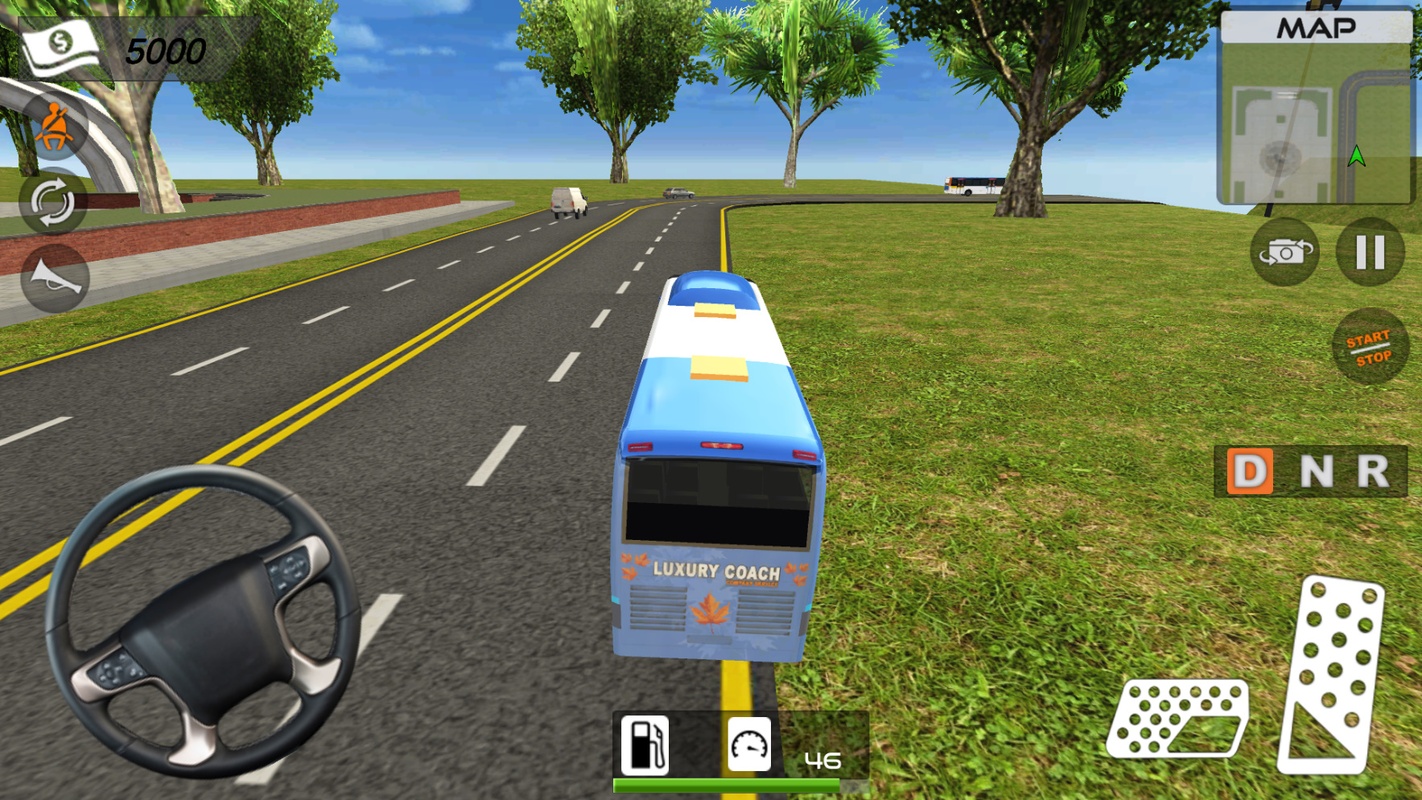Click the speedometer gauge icon
The width and height of the screenshot is (1422, 800).
tap(750, 745)
